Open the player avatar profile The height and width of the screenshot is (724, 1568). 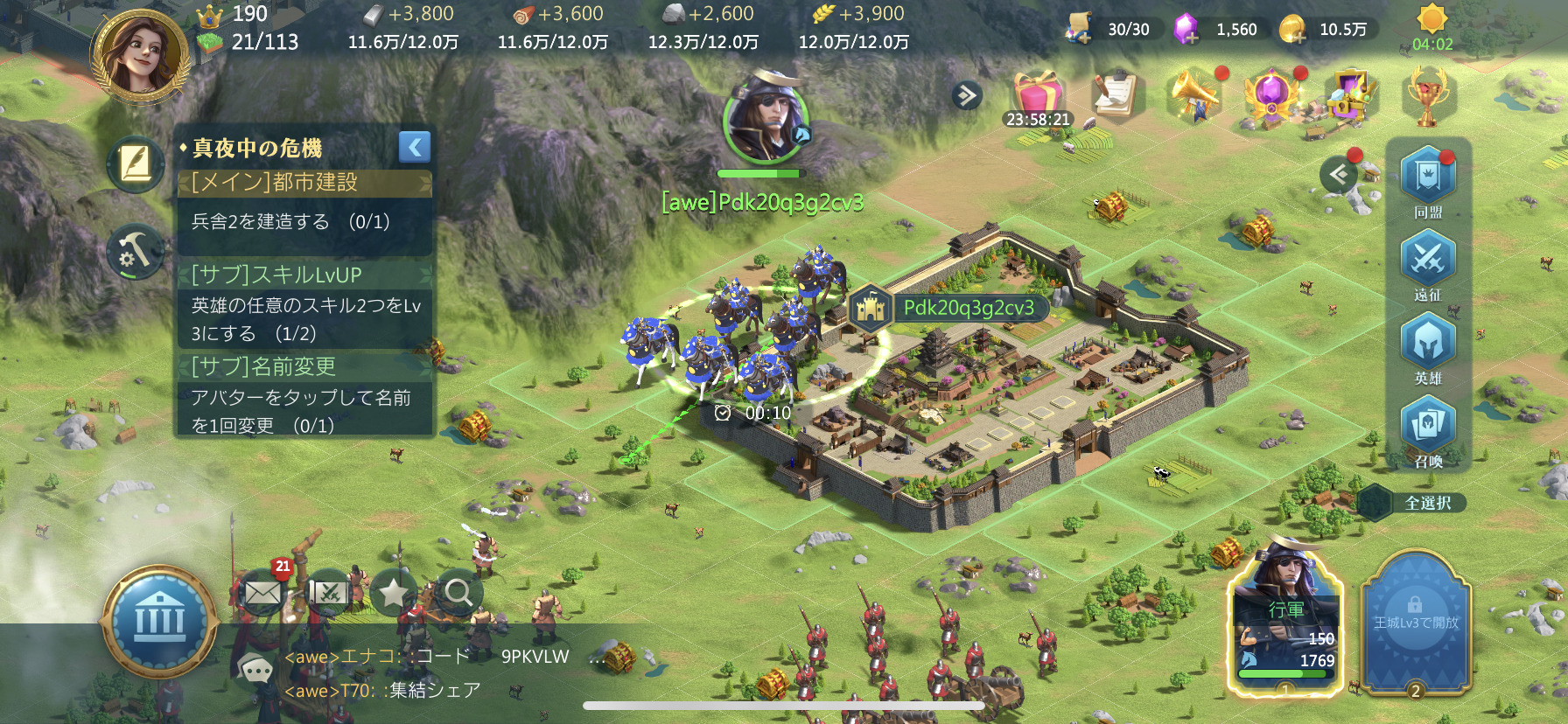140,54
